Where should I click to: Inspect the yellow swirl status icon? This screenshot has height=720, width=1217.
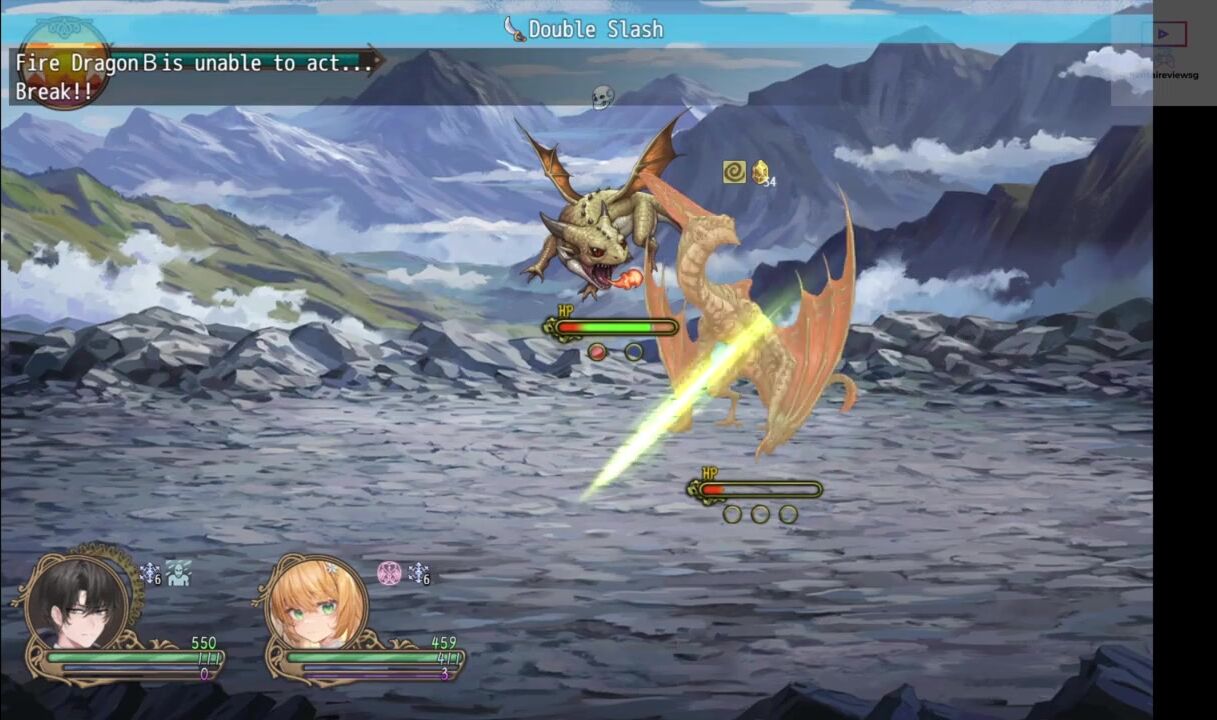pos(734,172)
